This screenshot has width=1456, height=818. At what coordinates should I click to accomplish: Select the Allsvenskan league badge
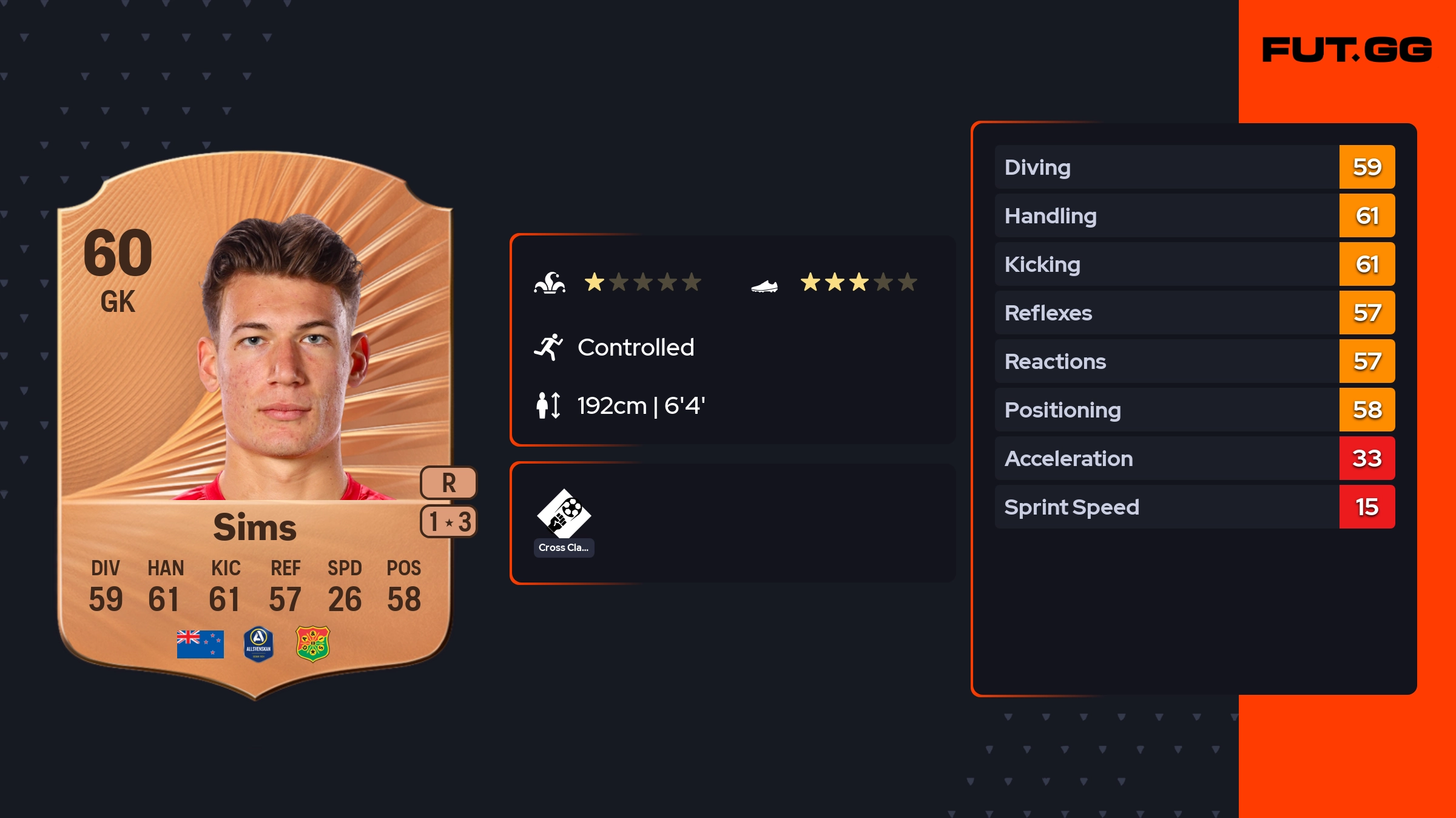point(258,644)
